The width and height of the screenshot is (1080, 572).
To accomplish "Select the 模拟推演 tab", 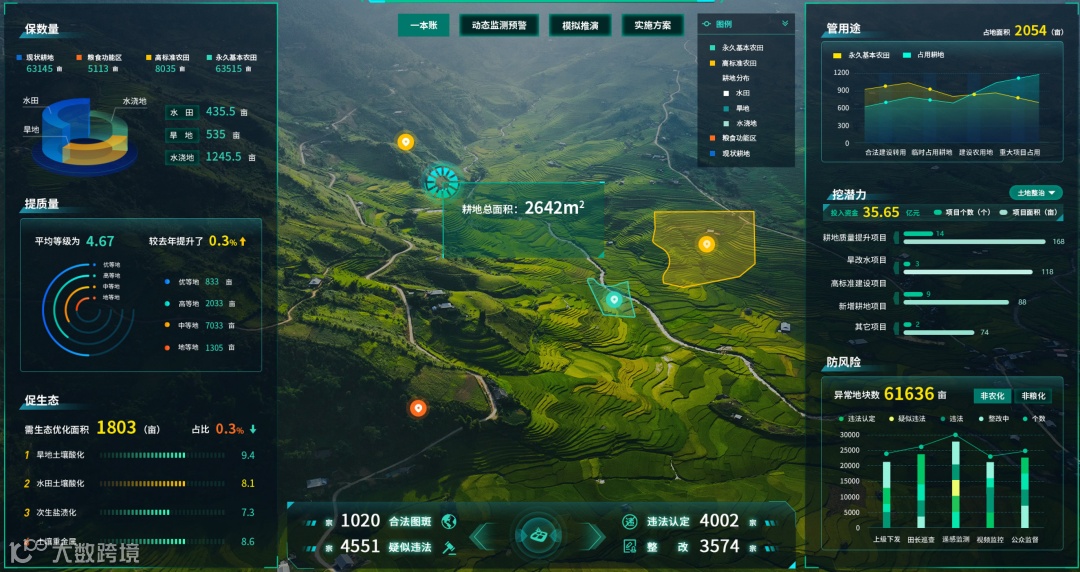I will [580, 25].
